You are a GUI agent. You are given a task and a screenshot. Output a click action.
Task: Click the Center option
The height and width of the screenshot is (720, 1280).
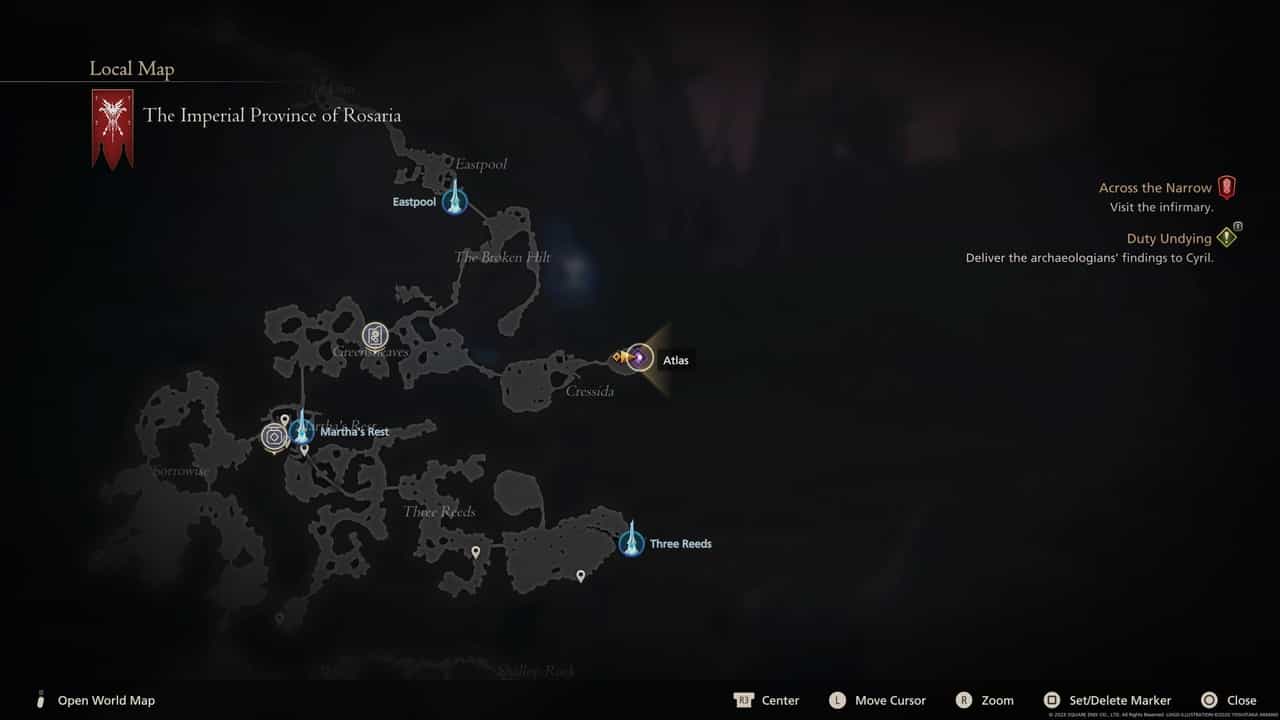[780, 700]
